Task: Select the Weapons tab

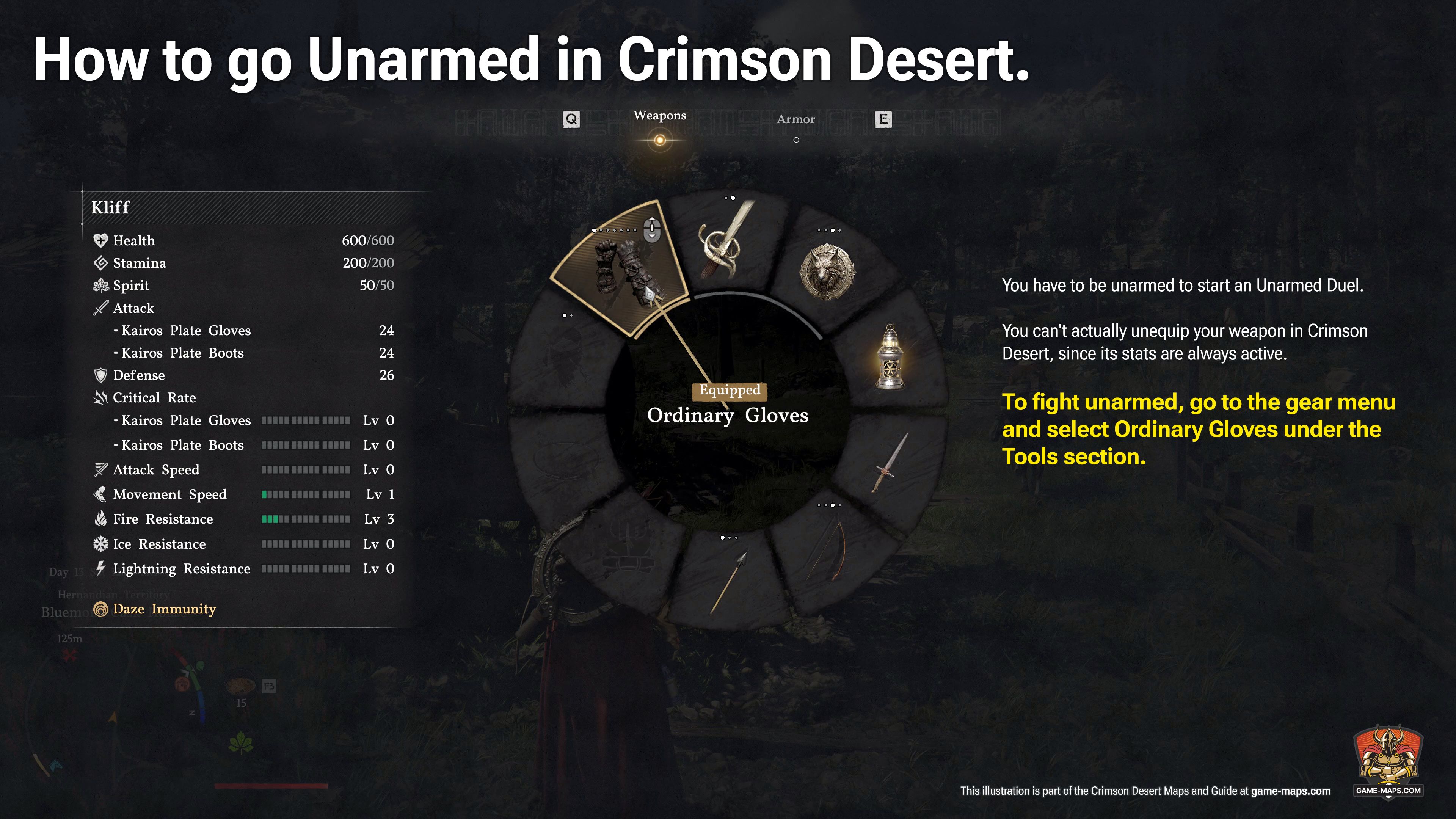Action: (660, 115)
